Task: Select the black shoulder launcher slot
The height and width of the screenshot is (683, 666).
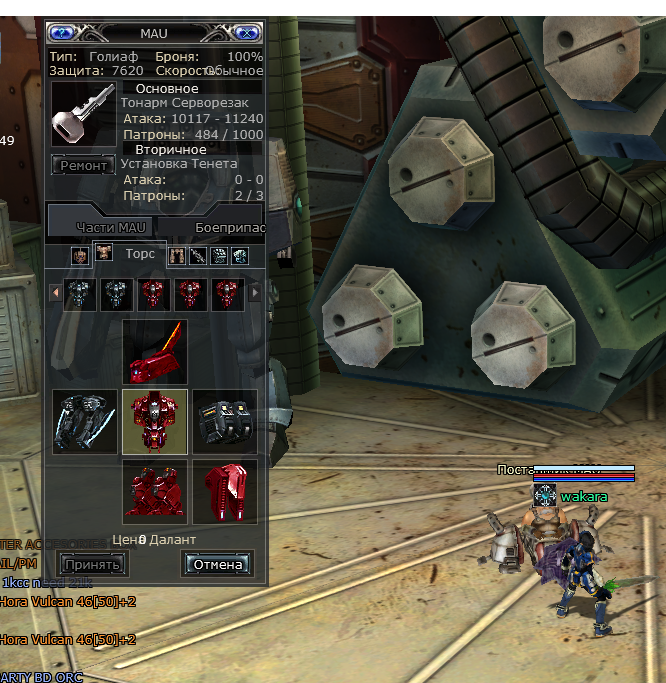Action: pyautogui.click(x=224, y=421)
